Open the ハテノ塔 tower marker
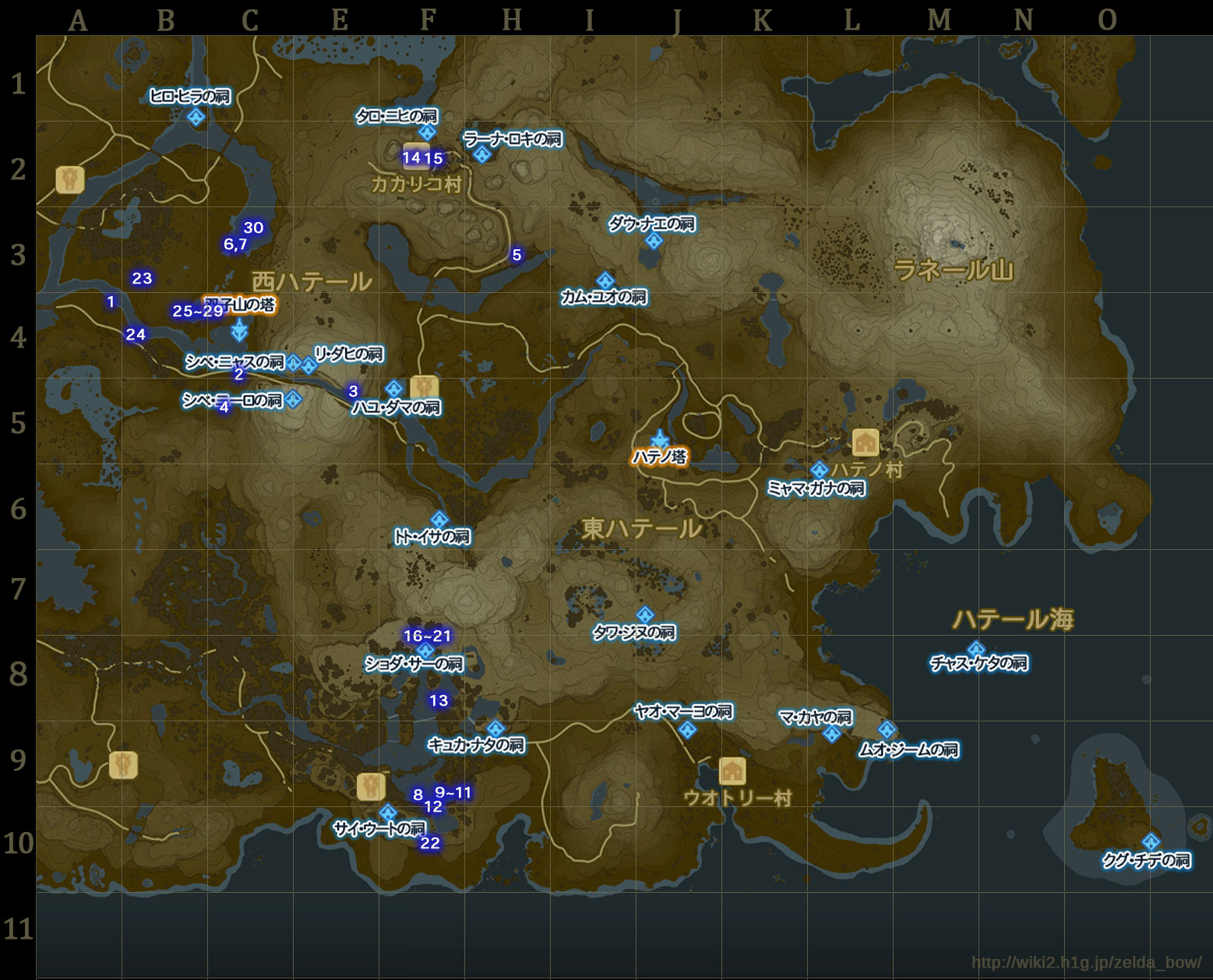This screenshot has height=980, width=1213. [660, 439]
